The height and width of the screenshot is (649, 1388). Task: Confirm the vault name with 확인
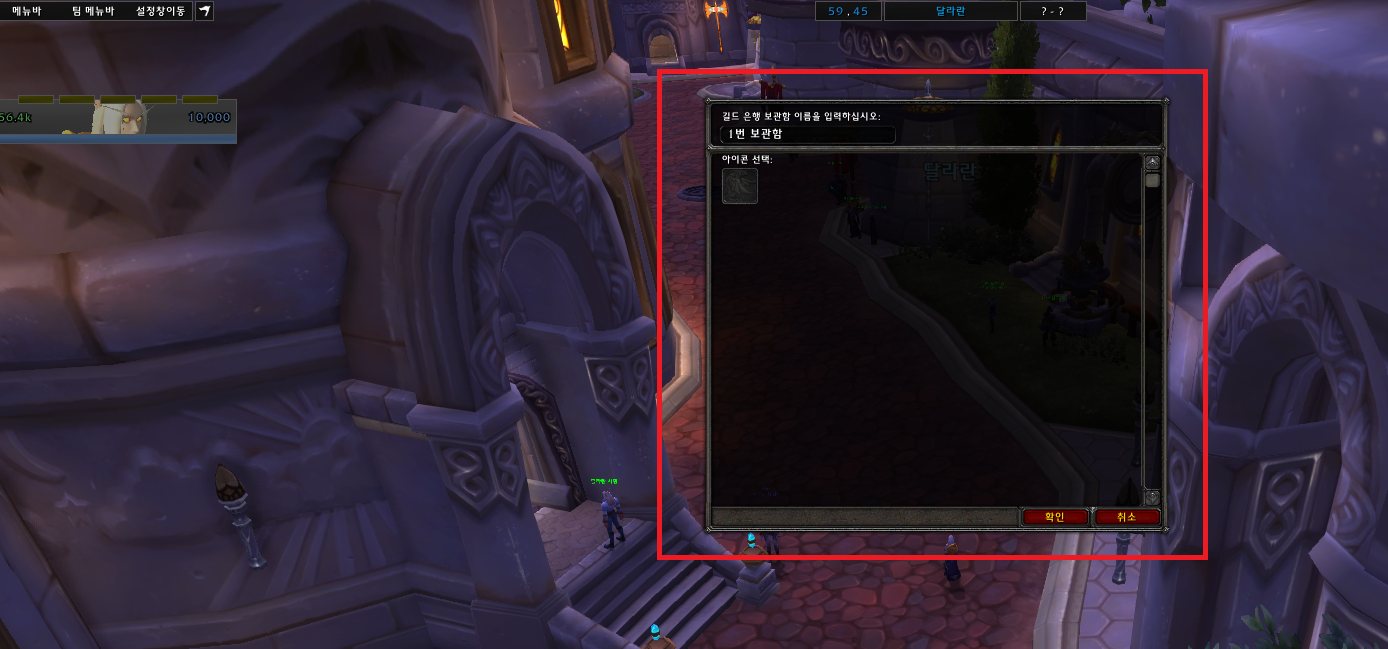(1055, 517)
